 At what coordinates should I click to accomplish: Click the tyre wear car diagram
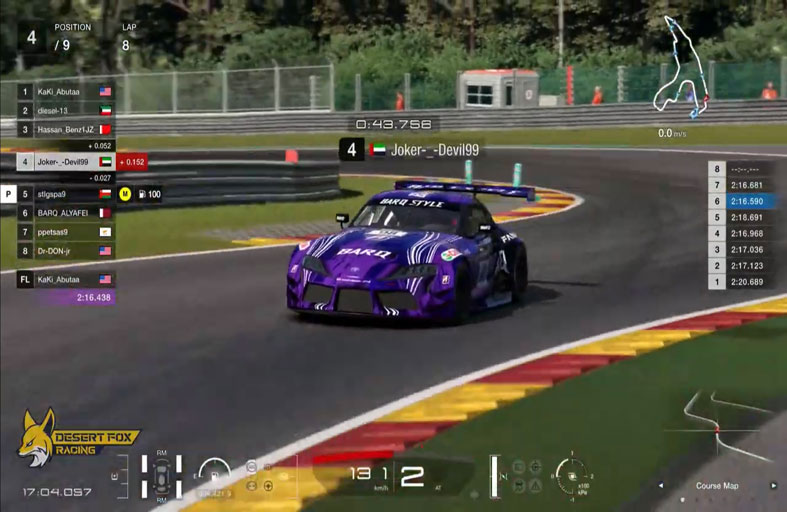point(161,476)
